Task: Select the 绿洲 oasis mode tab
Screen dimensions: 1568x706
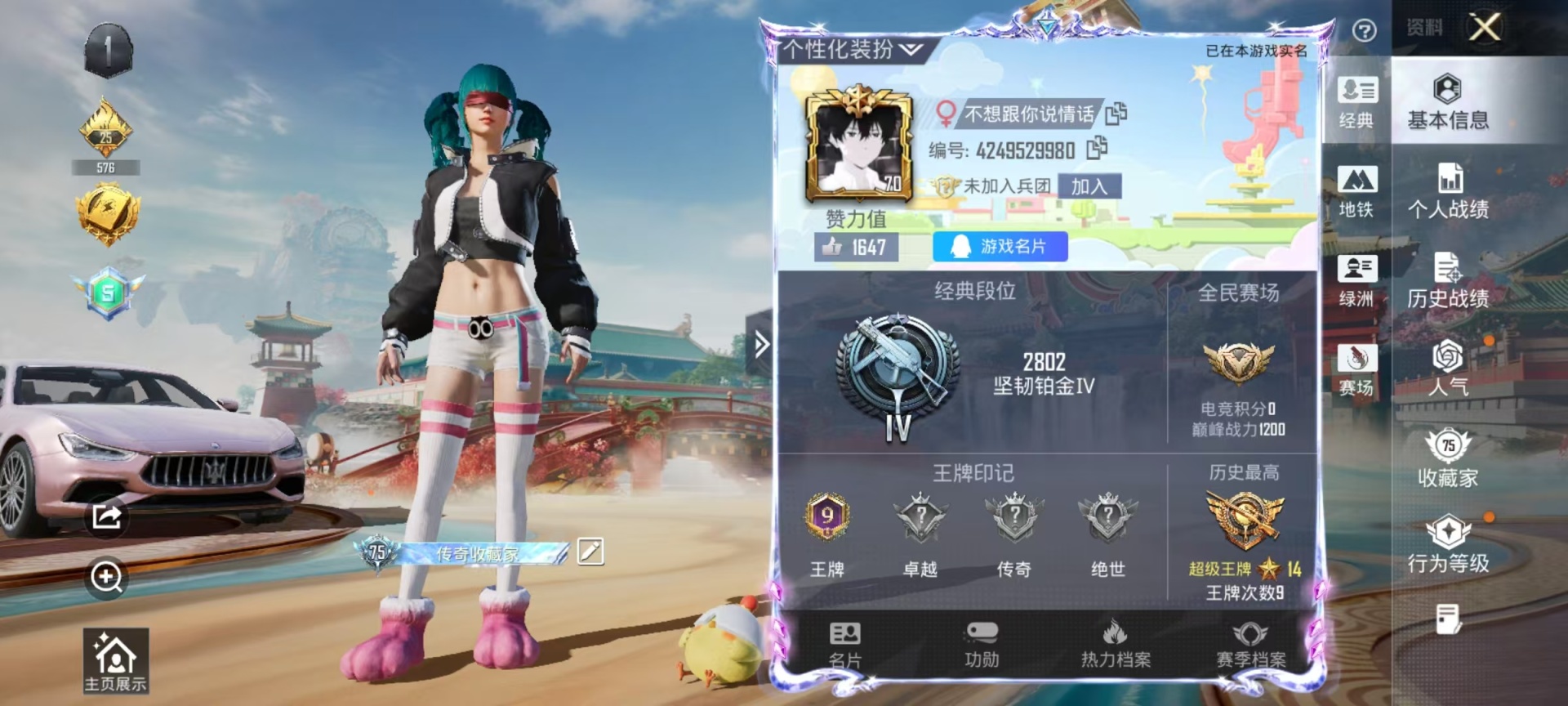Action: [x=1356, y=280]
